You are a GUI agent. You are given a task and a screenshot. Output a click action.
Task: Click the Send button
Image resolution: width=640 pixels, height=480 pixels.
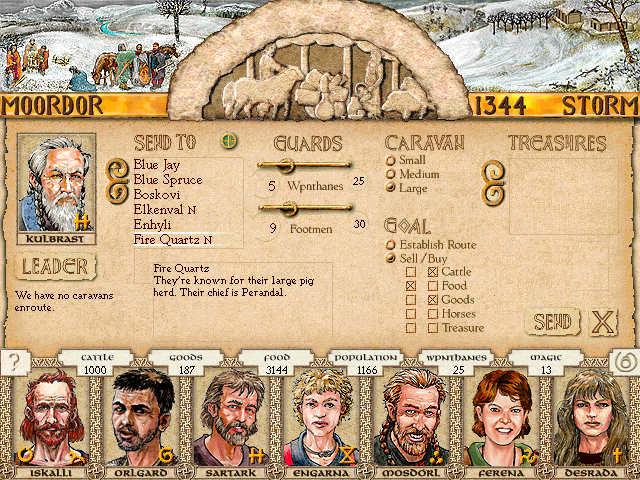tap(552, 322)
